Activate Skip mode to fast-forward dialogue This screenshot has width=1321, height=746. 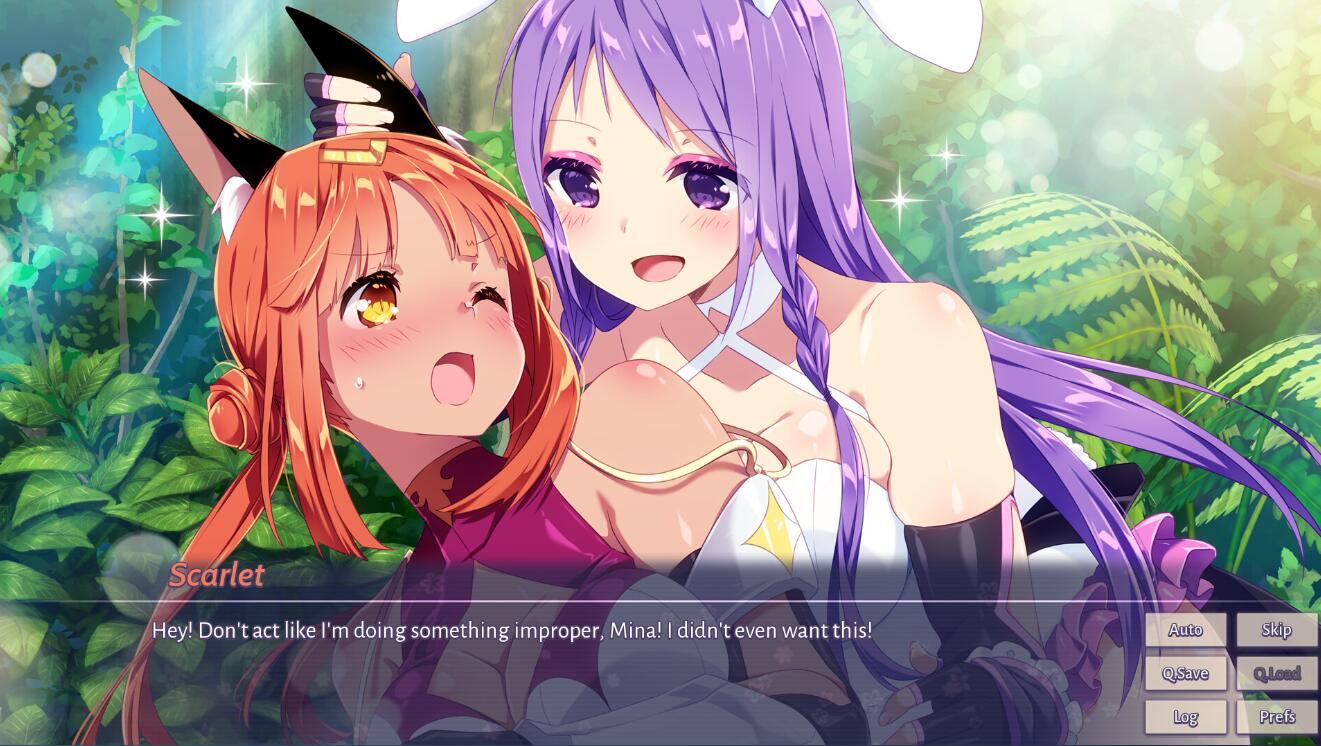coord(1277,630)
